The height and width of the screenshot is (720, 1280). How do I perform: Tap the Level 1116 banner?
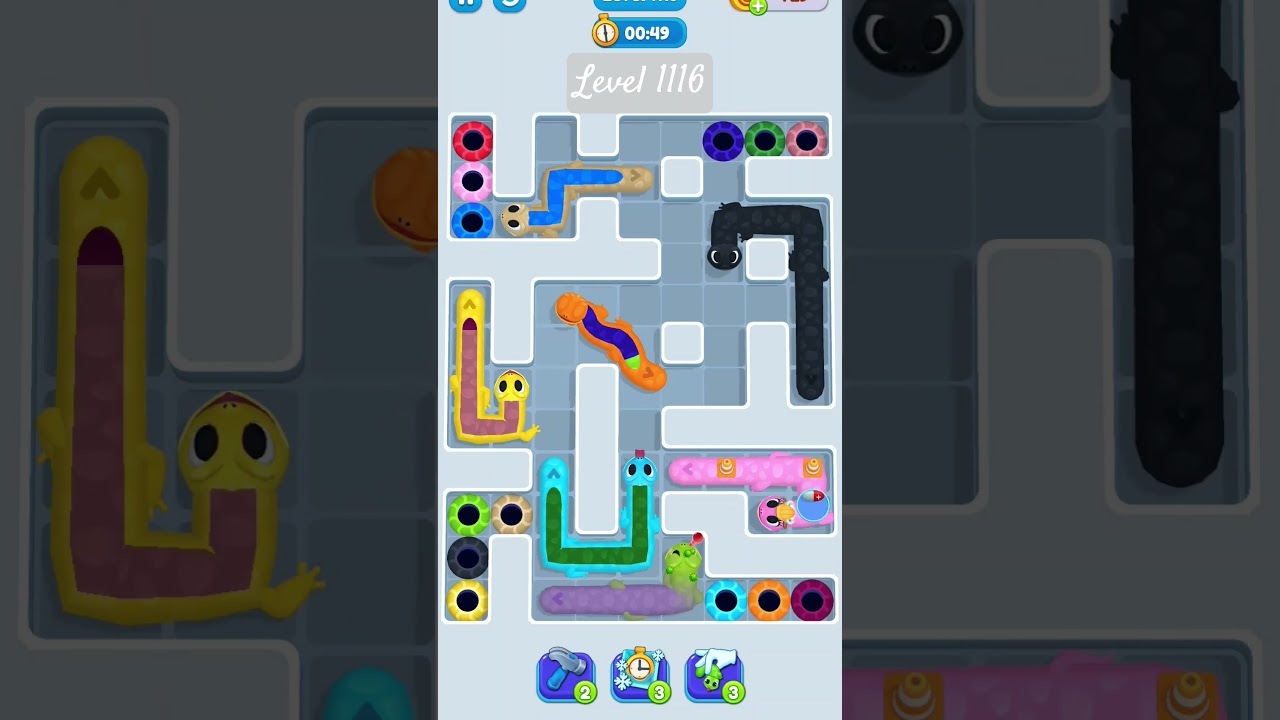click(639, 83)
